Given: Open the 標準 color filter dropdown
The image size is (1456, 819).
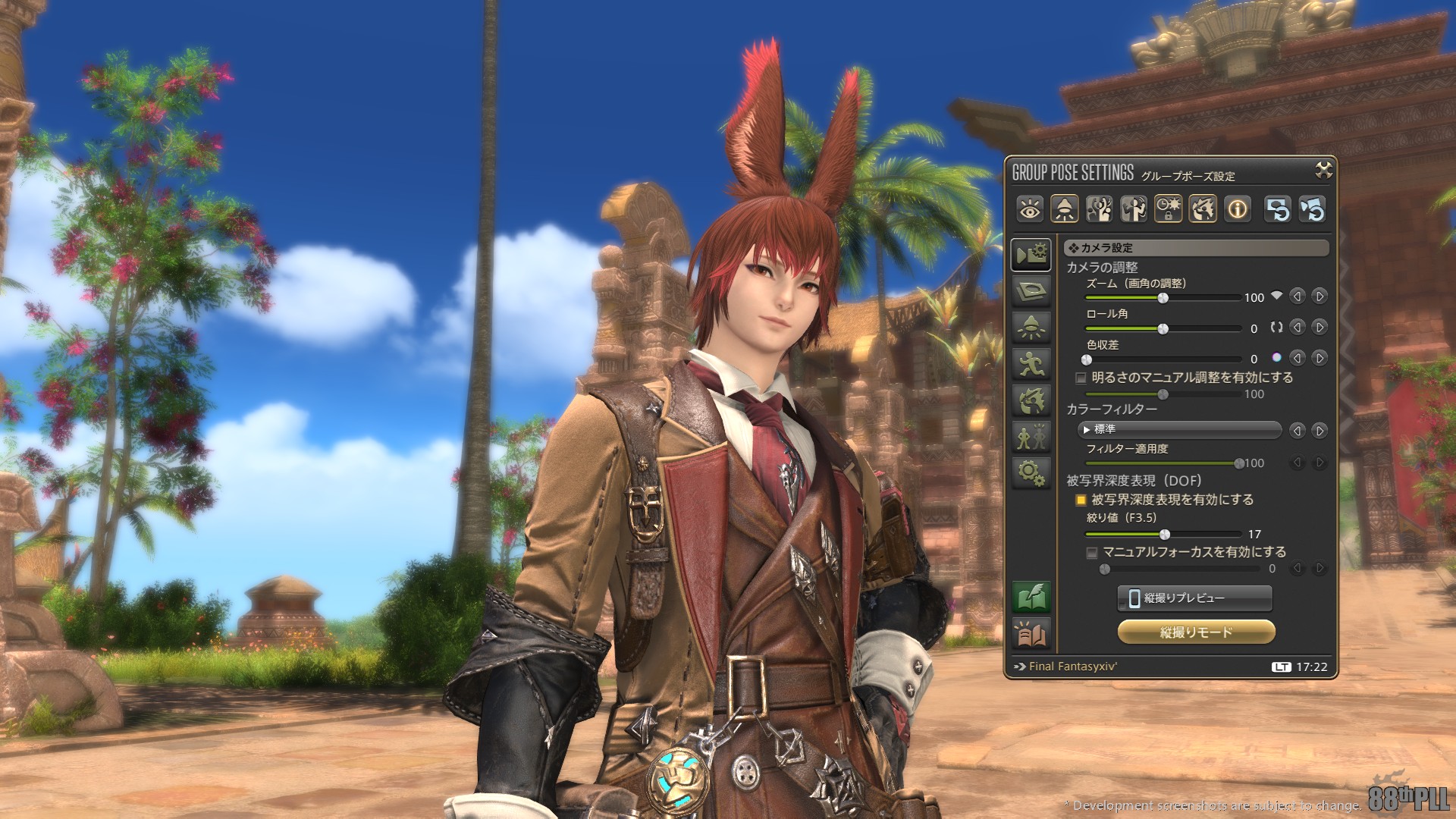Looking at the screenshot, I should coord(1179,430).
